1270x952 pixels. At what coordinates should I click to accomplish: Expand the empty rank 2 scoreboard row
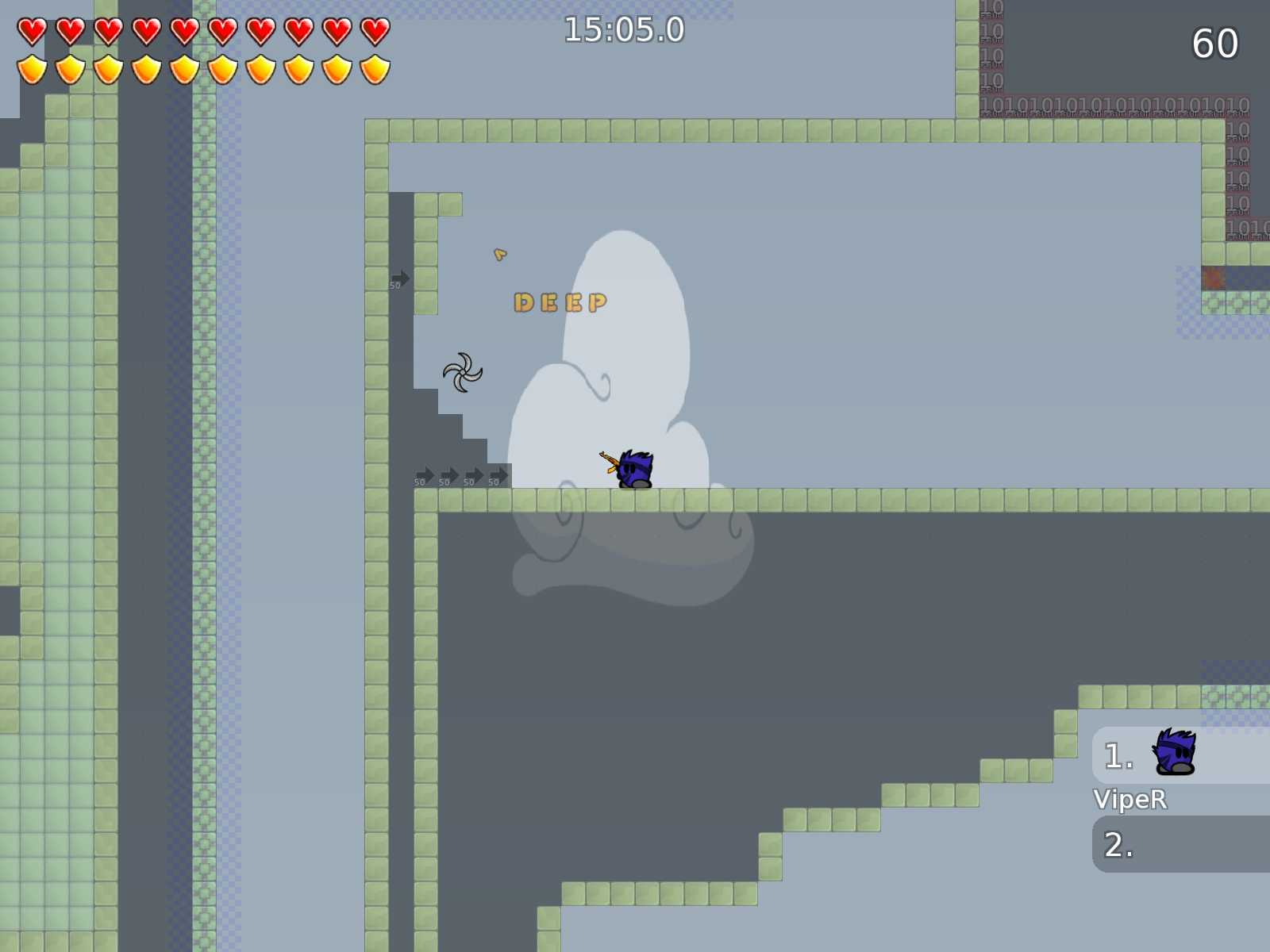click(1180, 846)
